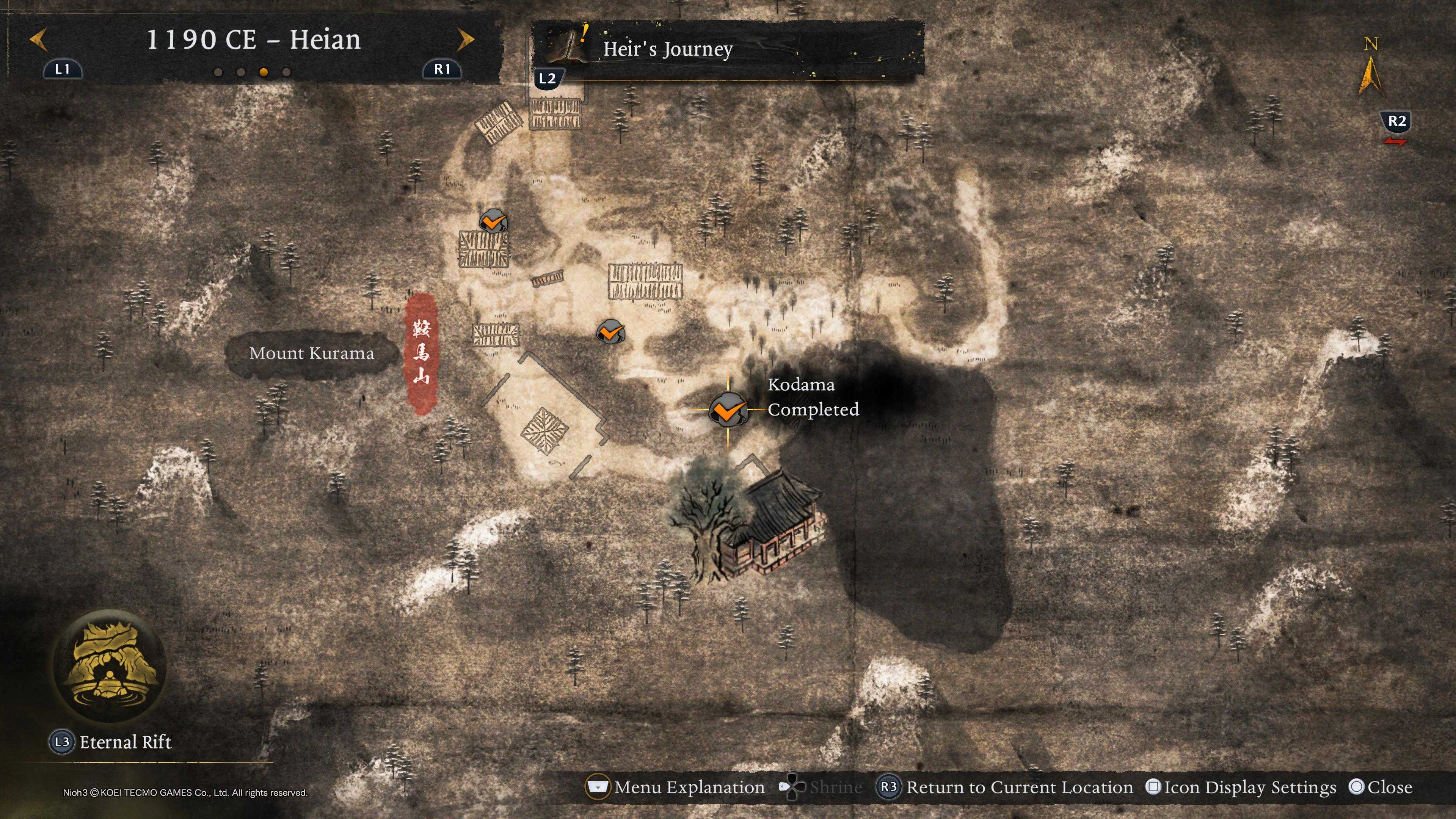1456x819 pixels.
Task: Return to Current Location
Action: tap(1018, 788)
